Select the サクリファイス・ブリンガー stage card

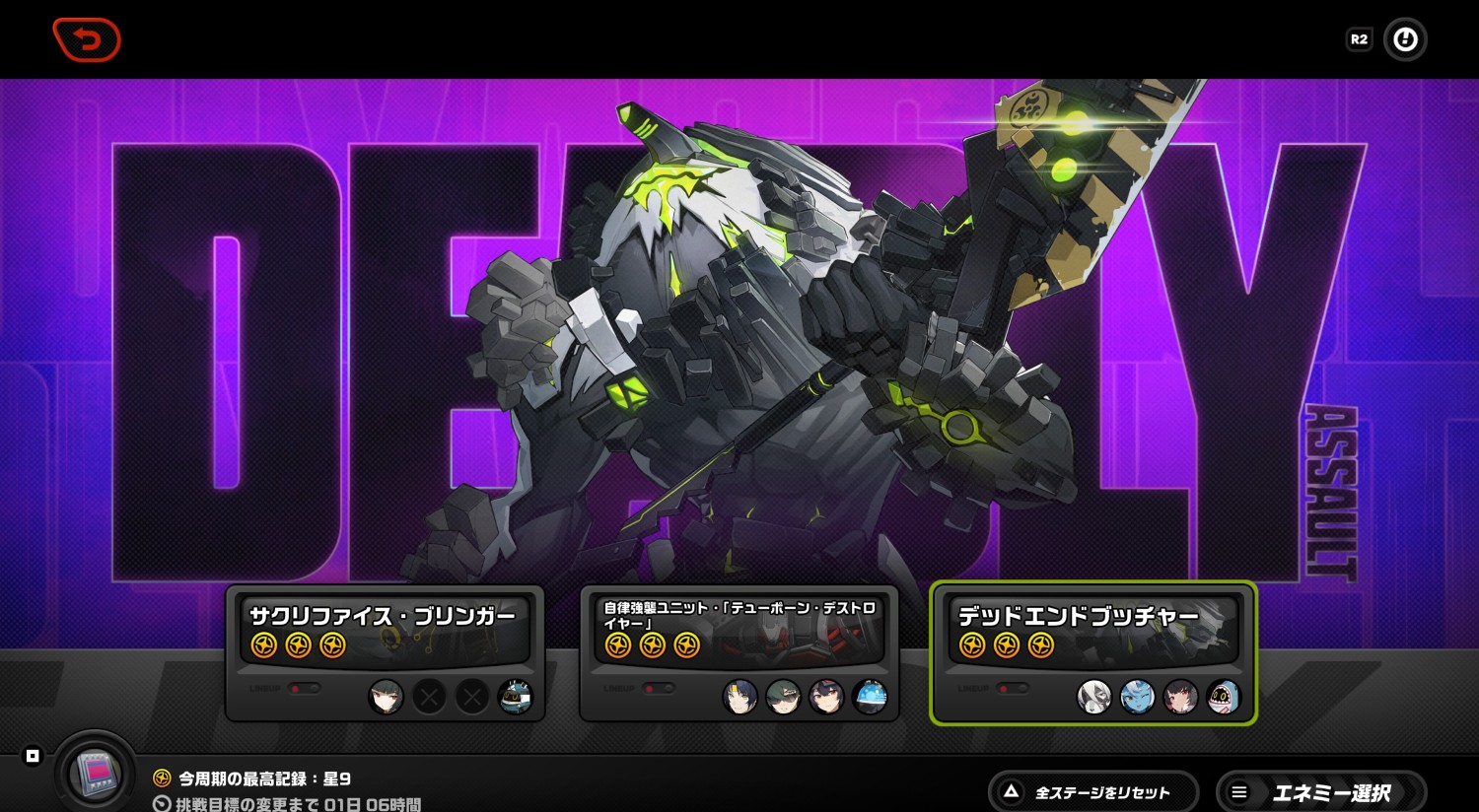385,652
